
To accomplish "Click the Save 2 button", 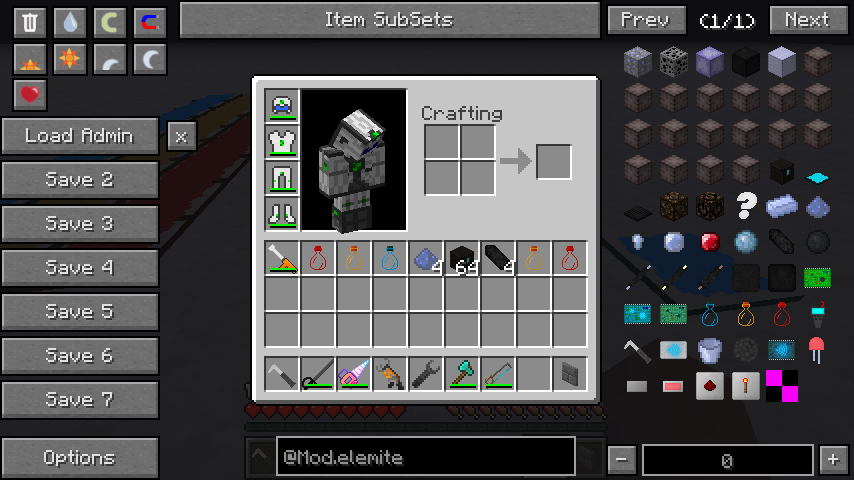I will [80, 180].
